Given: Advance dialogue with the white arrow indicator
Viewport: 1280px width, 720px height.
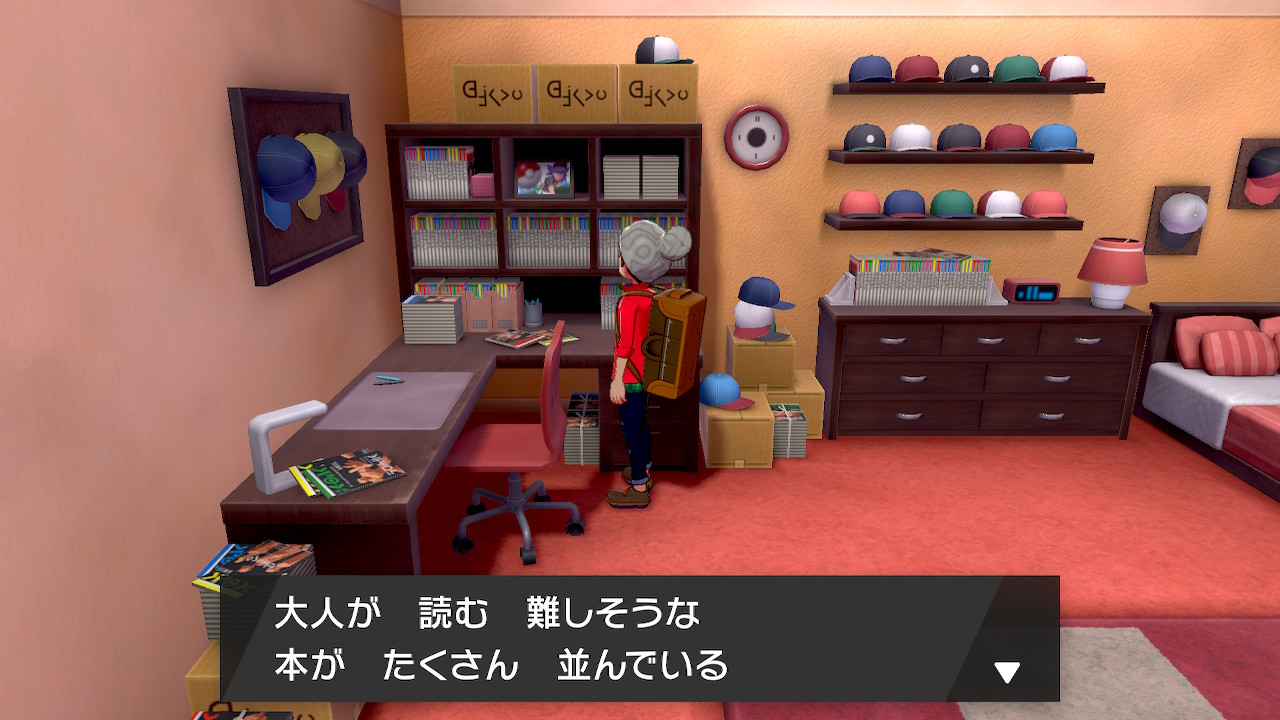Looking at the screenshot, I should coord(1006,672).
